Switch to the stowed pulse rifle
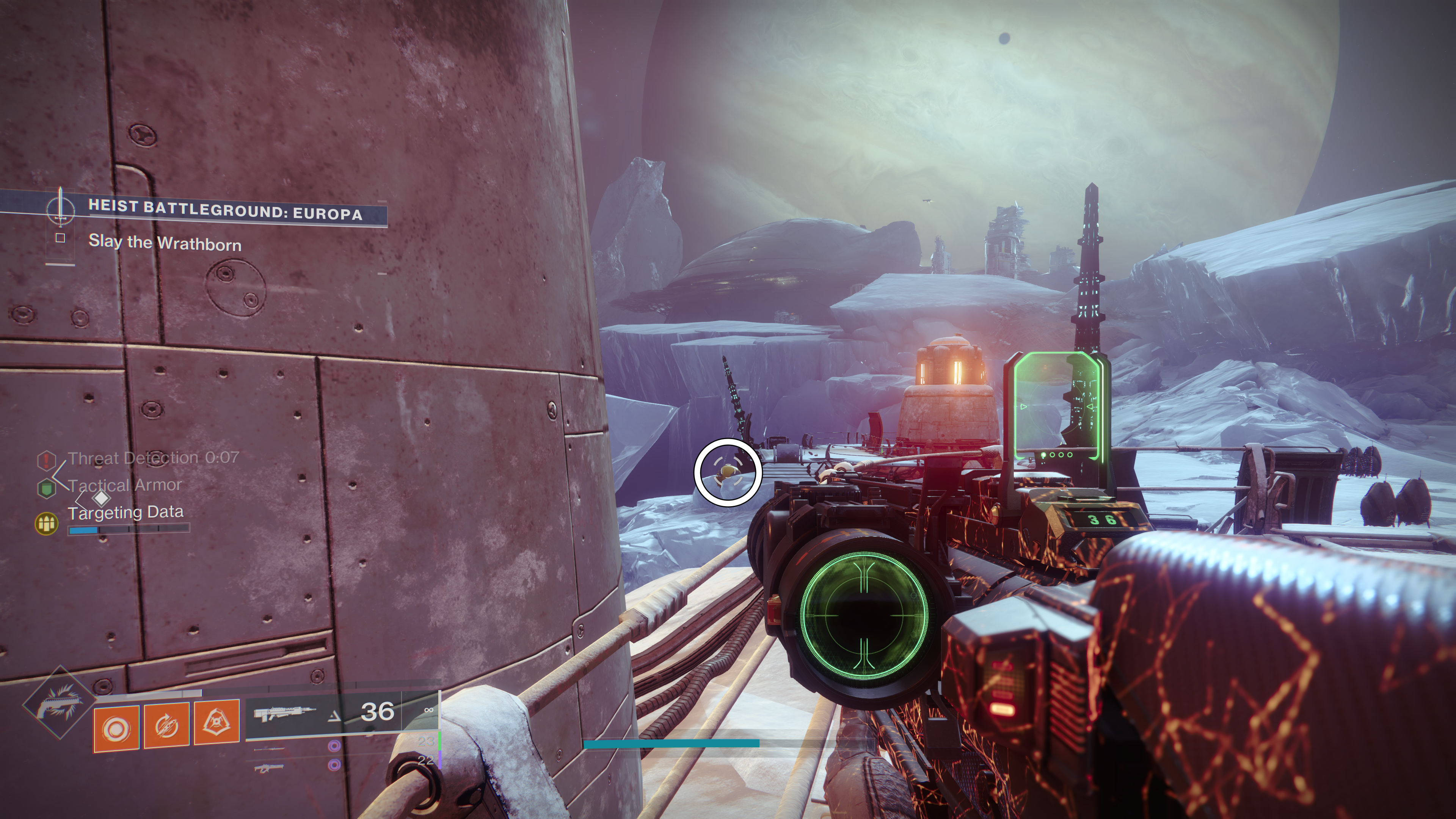 (268, 767)
